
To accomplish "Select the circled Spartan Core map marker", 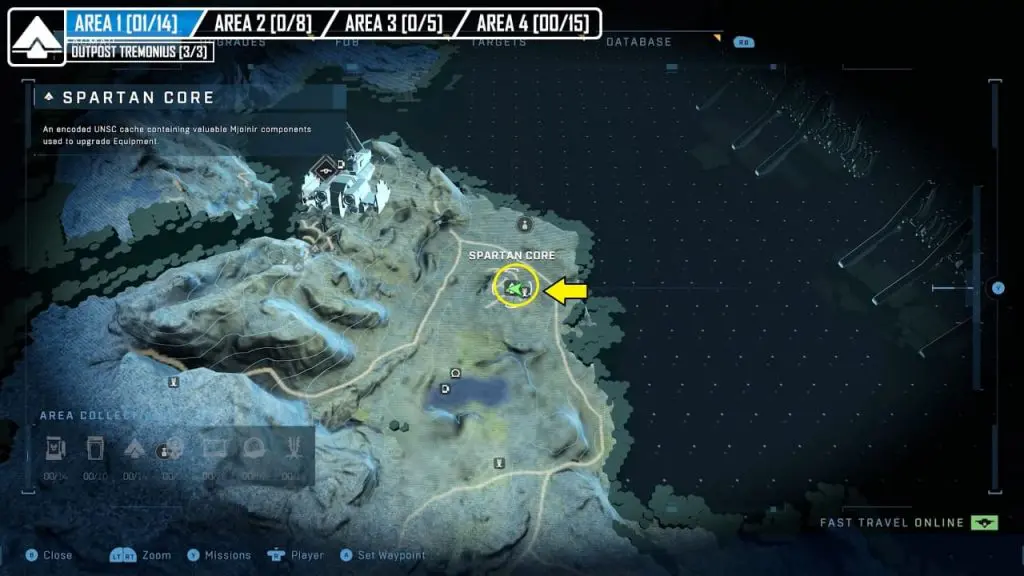I will coord(516,288).
